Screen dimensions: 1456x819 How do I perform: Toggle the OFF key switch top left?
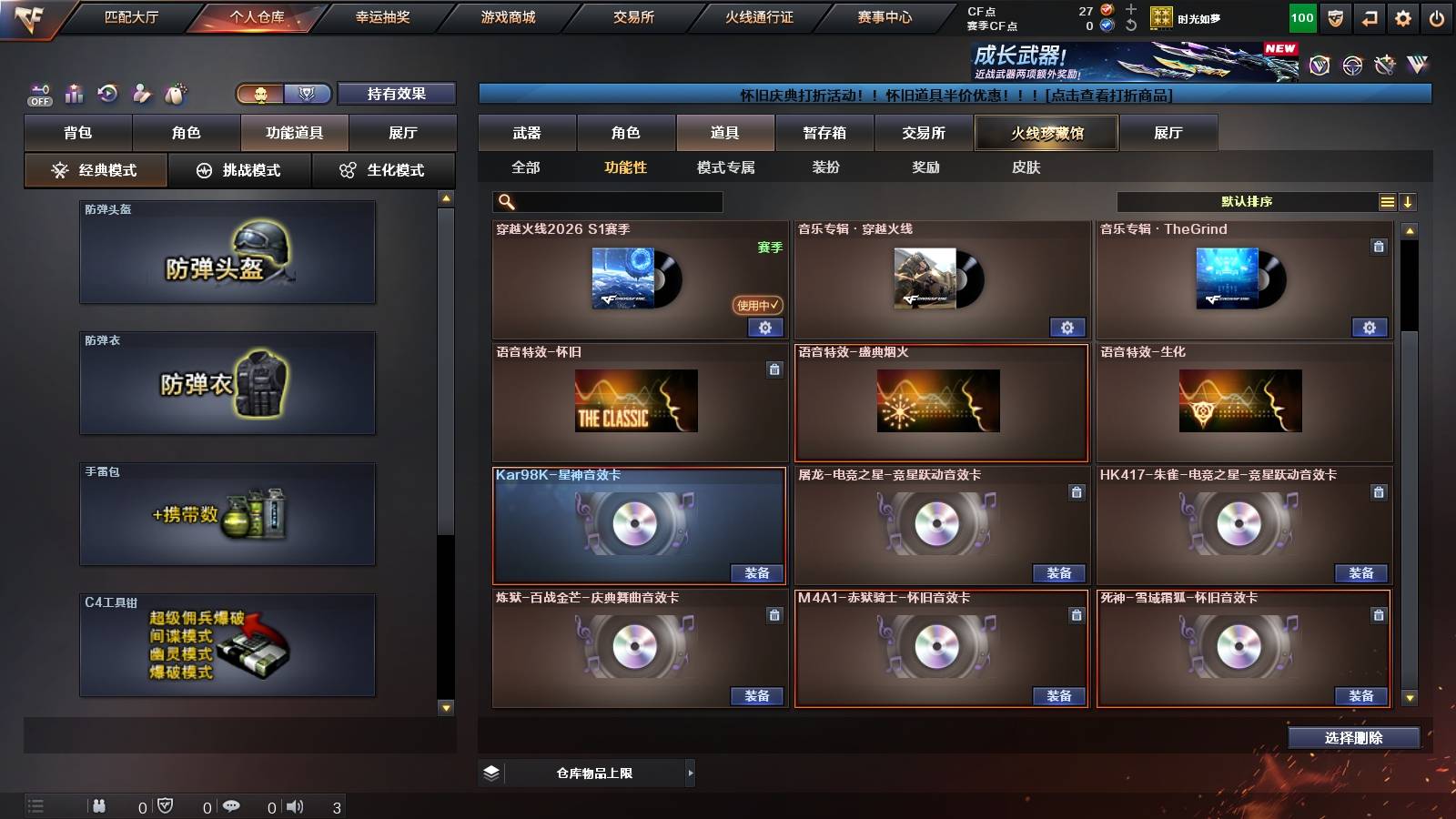coord(38,93)
